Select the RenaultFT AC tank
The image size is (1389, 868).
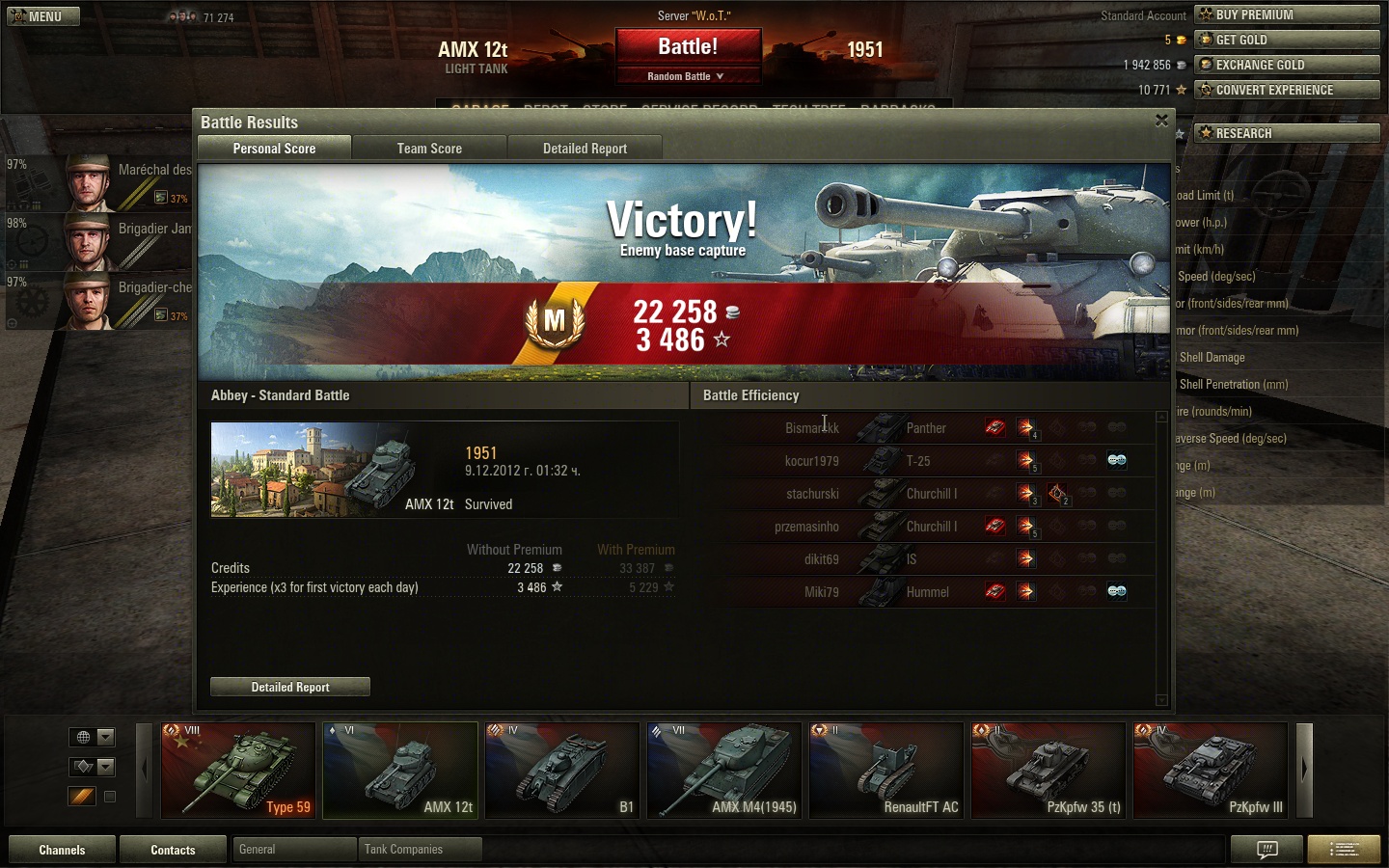coord(886,771)
